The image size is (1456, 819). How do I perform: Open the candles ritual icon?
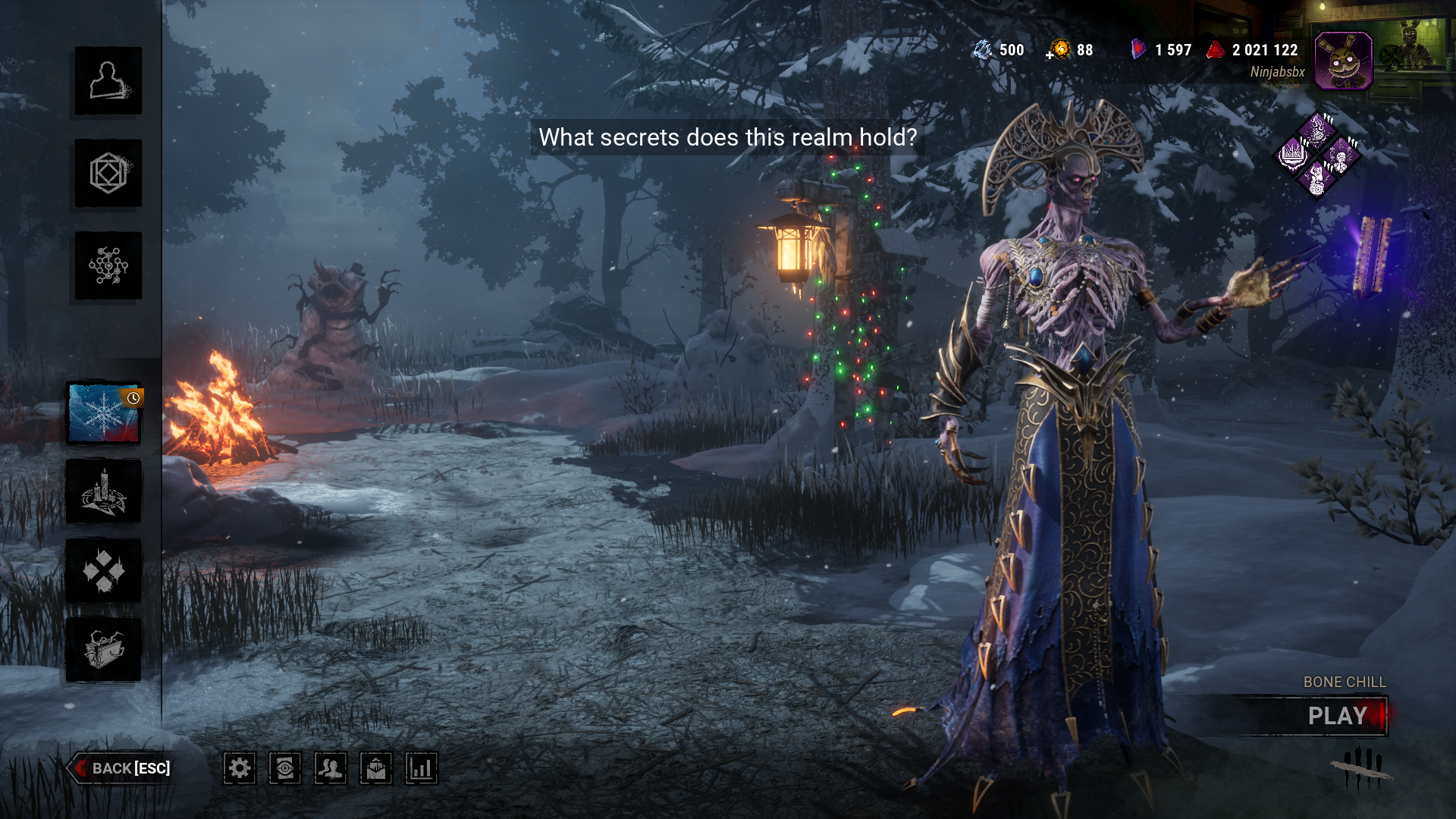coord(104,492)
